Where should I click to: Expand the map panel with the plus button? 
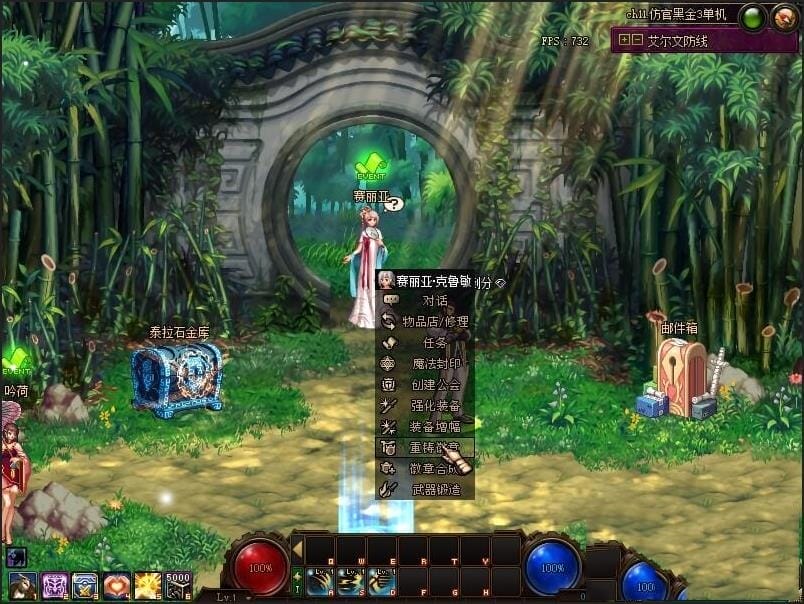coord(624,41)
